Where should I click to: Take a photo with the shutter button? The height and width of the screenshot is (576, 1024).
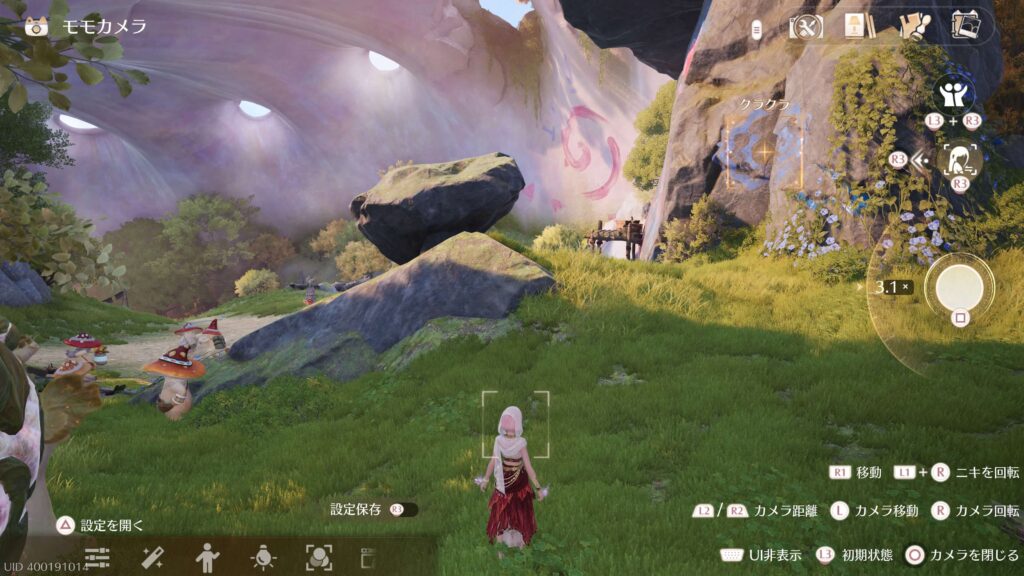click(959, 288)
